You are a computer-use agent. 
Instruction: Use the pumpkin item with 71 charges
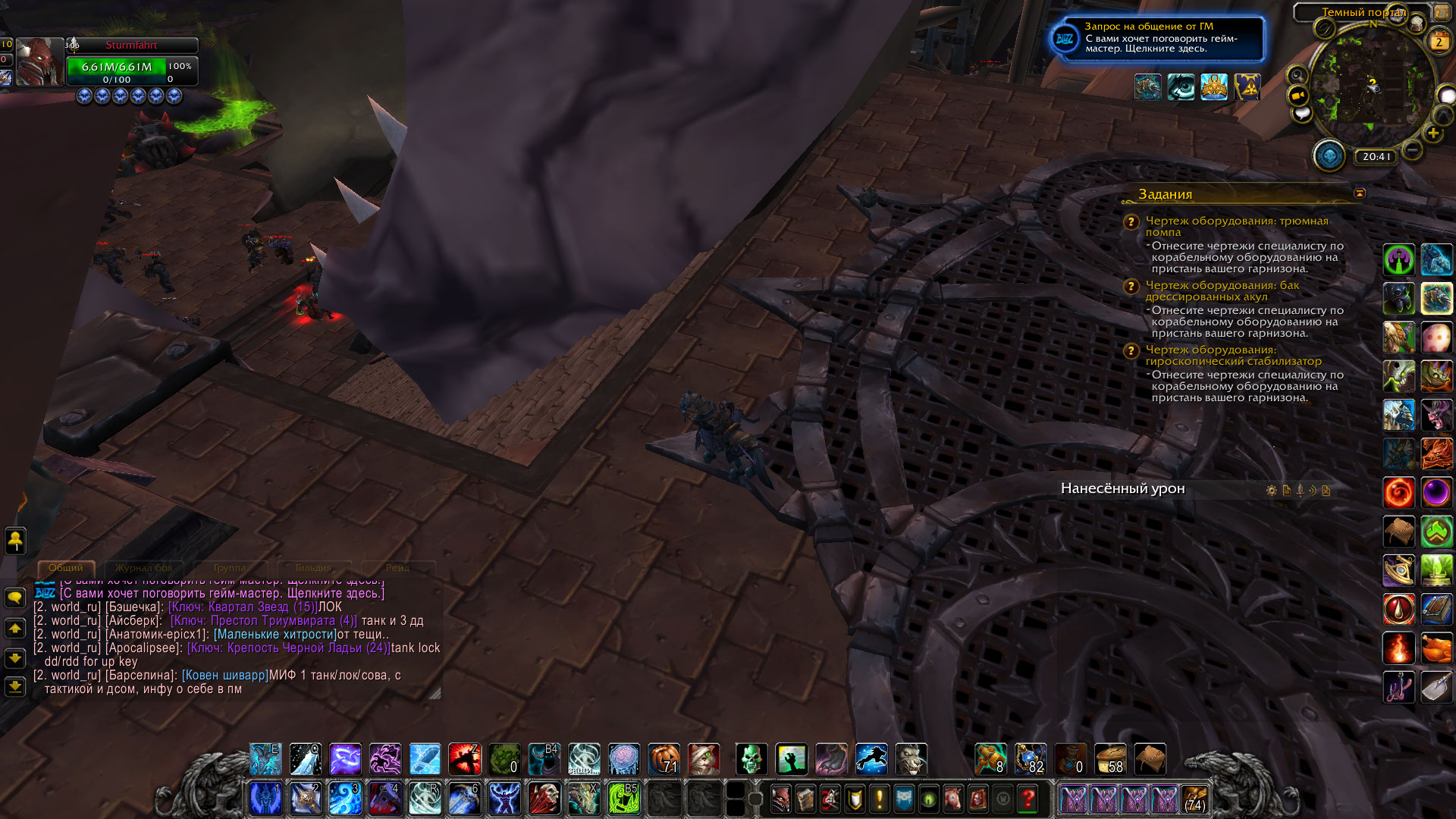(664, 759)
